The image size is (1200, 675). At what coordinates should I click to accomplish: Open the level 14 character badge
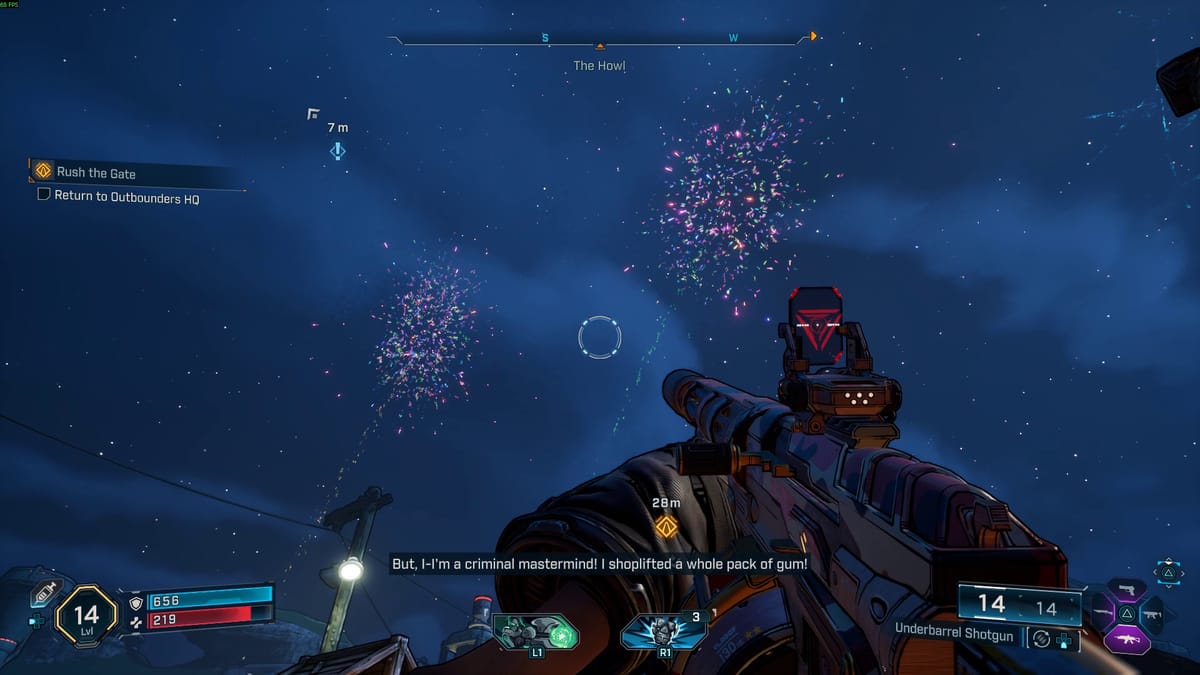coord(88,614)
